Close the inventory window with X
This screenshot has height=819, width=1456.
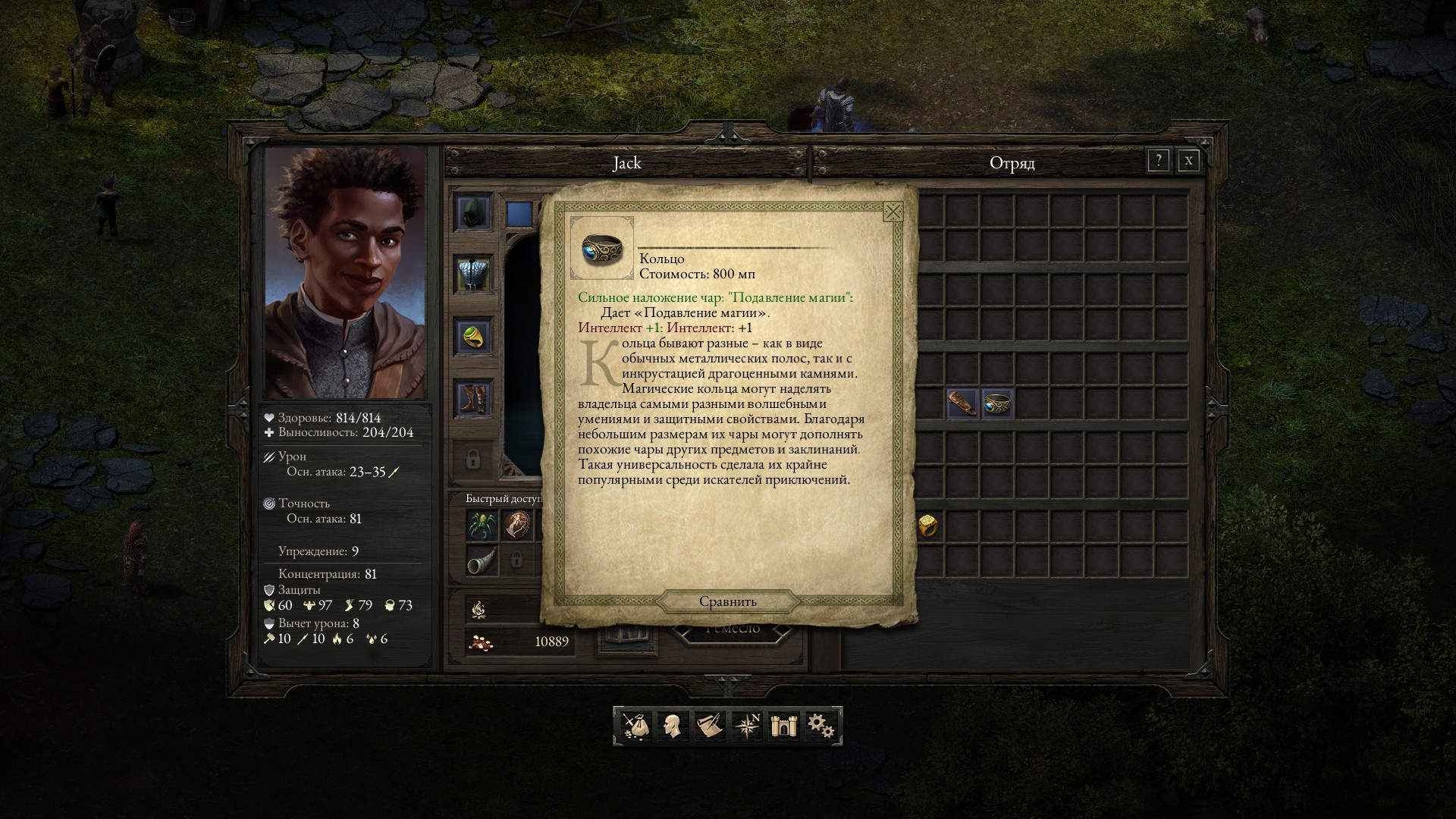pyautogui.click(x=1188, y=161)
